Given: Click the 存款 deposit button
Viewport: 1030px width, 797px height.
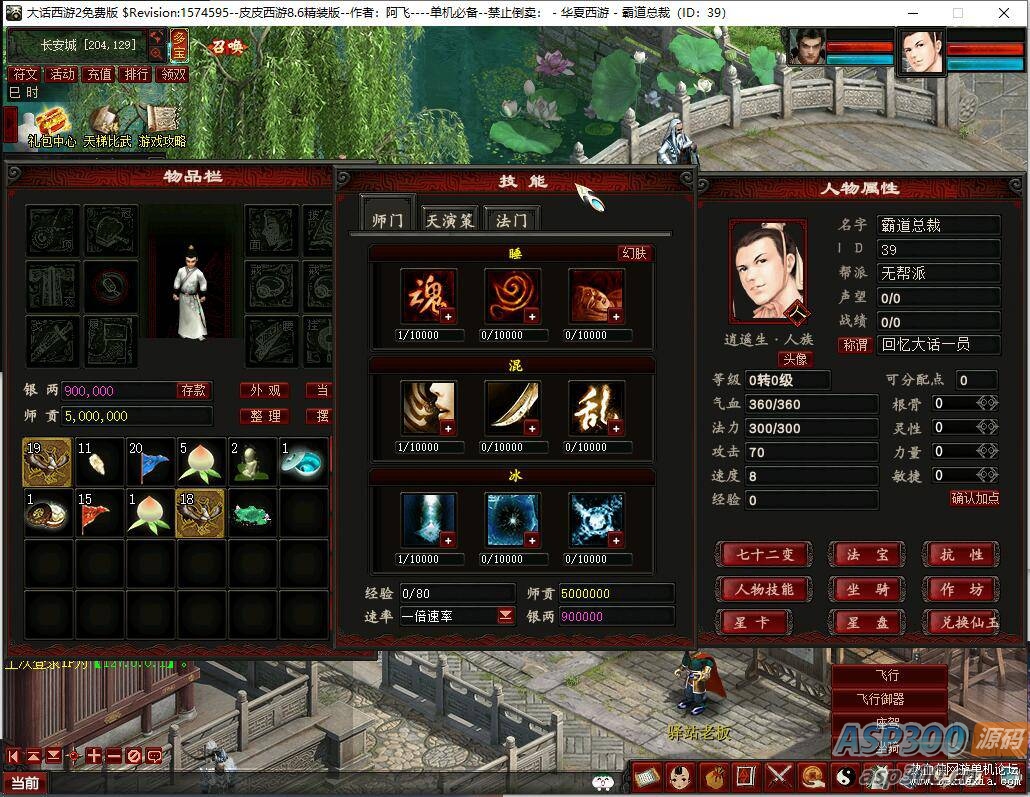Looking at the screenshot, I should click(x=193, y=390).
